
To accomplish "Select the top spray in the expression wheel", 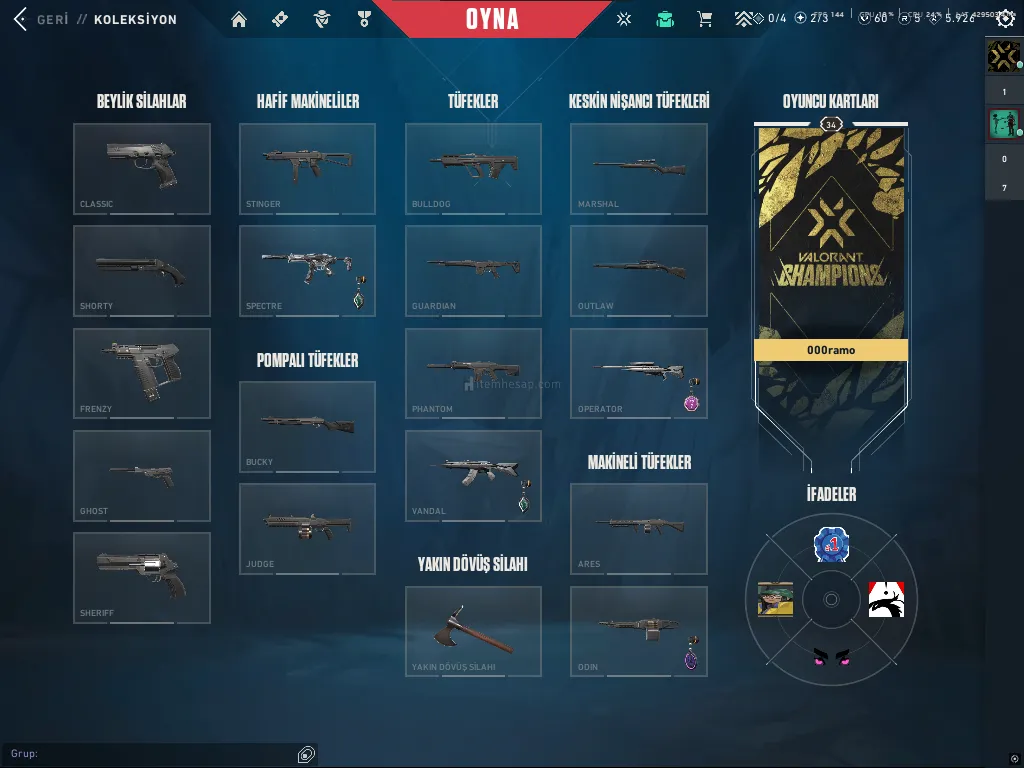I will click(830, 544).
